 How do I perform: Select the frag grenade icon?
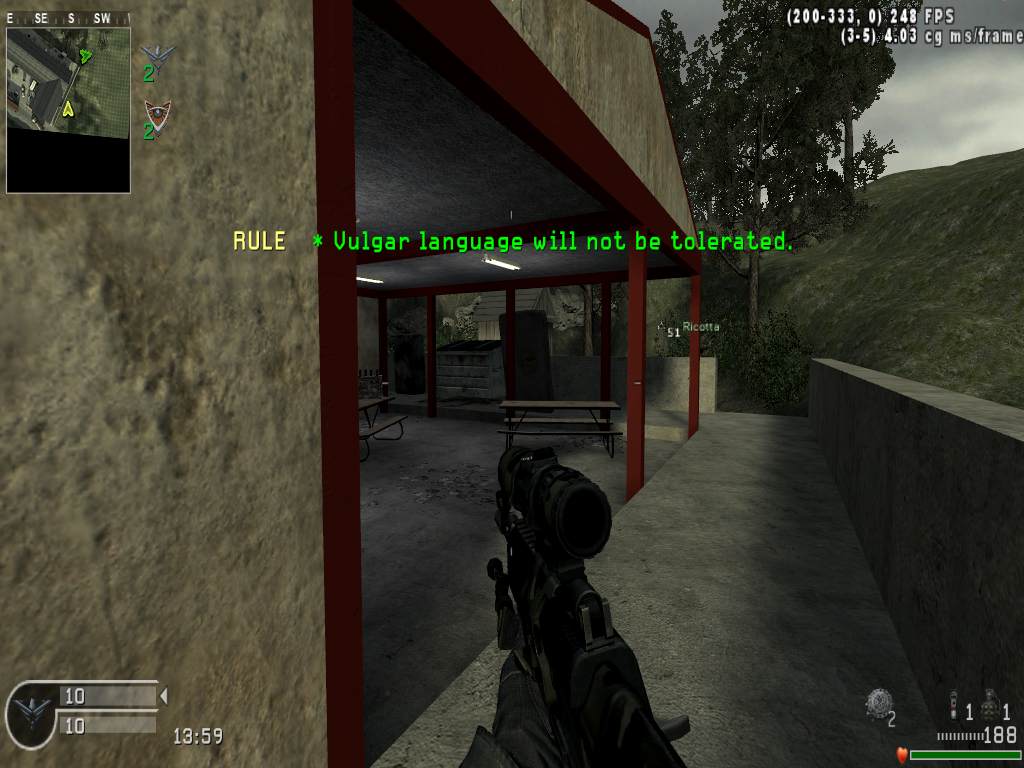[991, 705]
